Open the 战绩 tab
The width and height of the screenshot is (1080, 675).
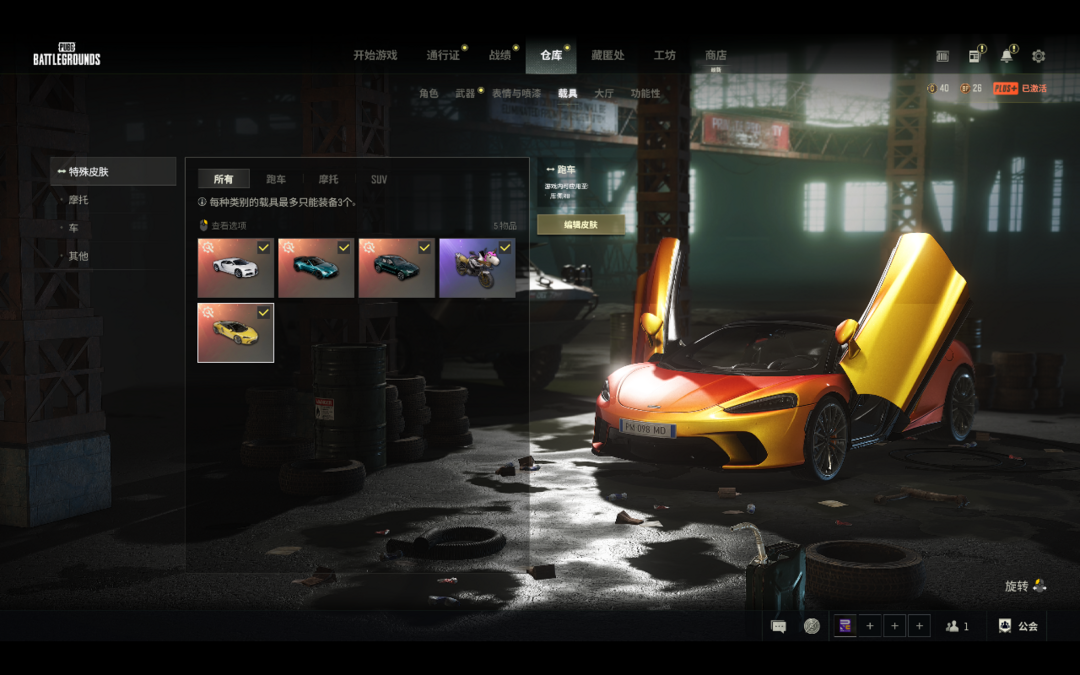click(x=500, y=56)
